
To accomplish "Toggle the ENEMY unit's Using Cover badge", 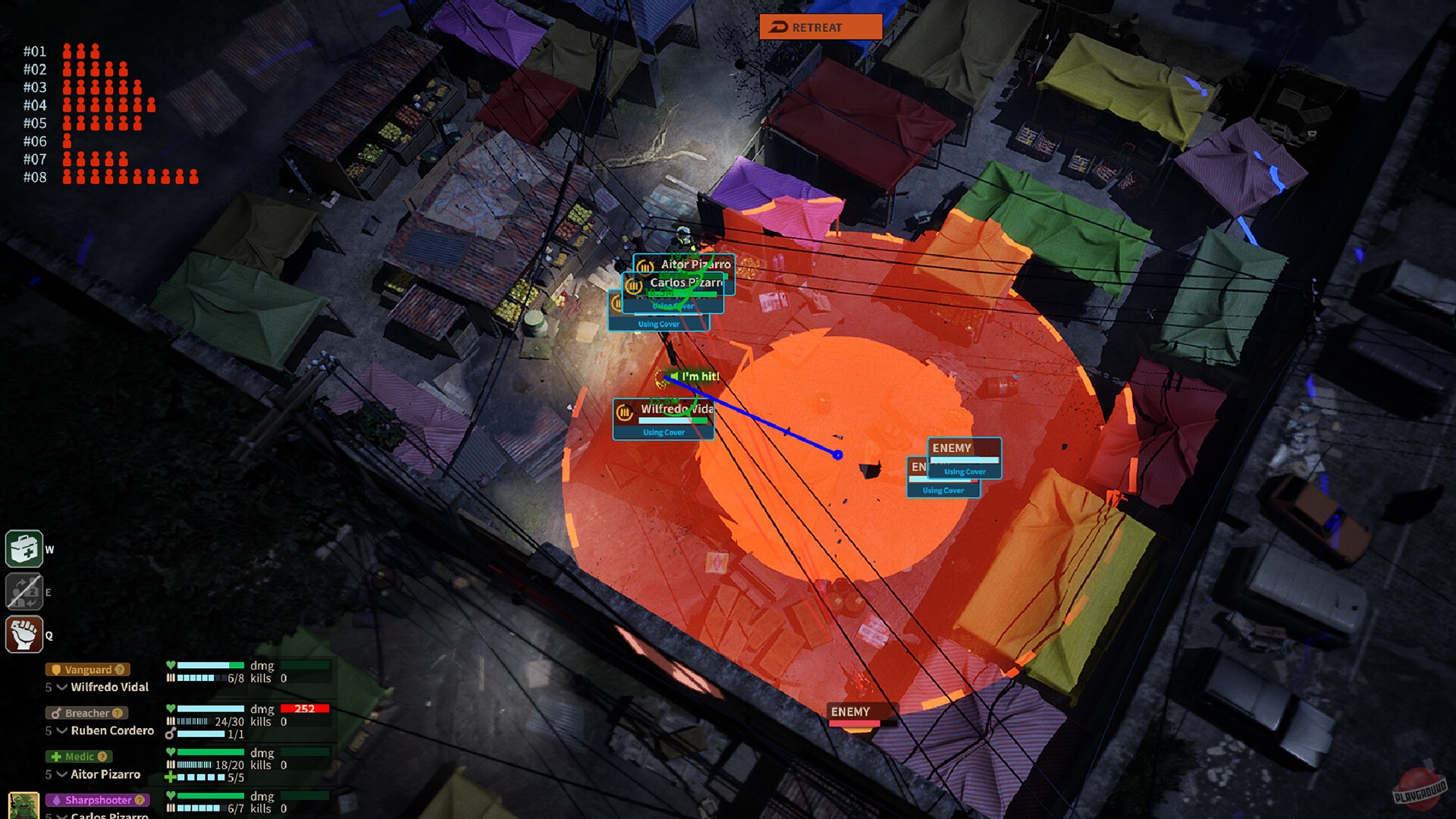I will 965,471.
